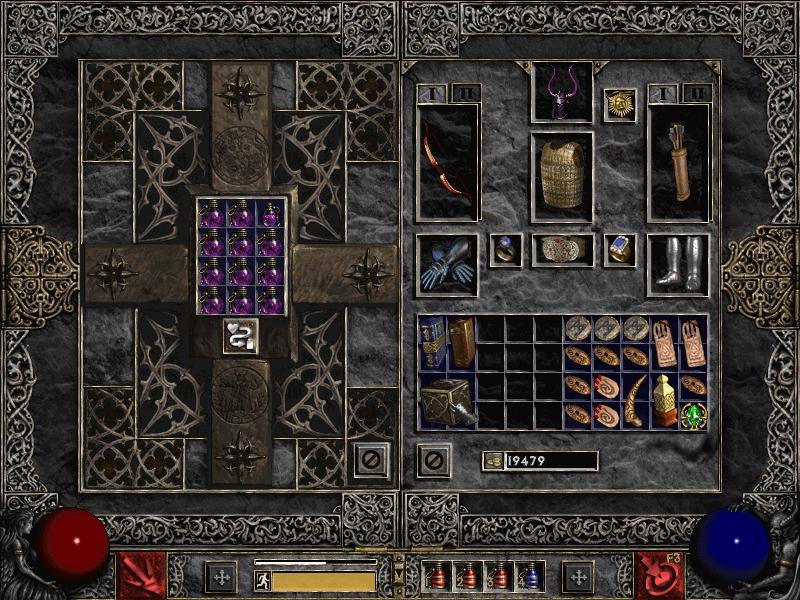800x600 pixels.
Task: Open the right skill selector marked F3
Action: [661, 575]
